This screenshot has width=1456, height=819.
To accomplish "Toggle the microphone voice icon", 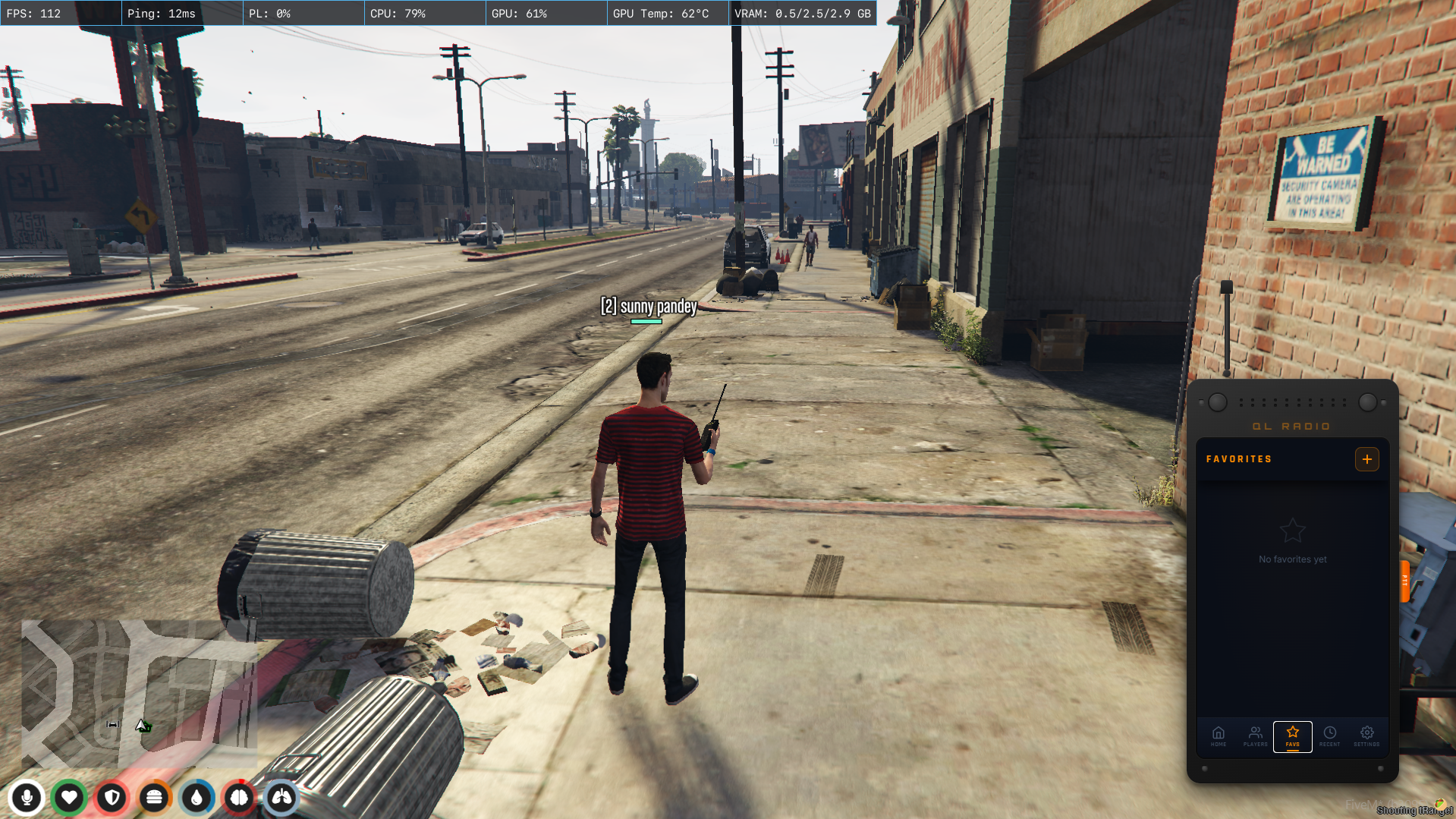I will point(27,798).
